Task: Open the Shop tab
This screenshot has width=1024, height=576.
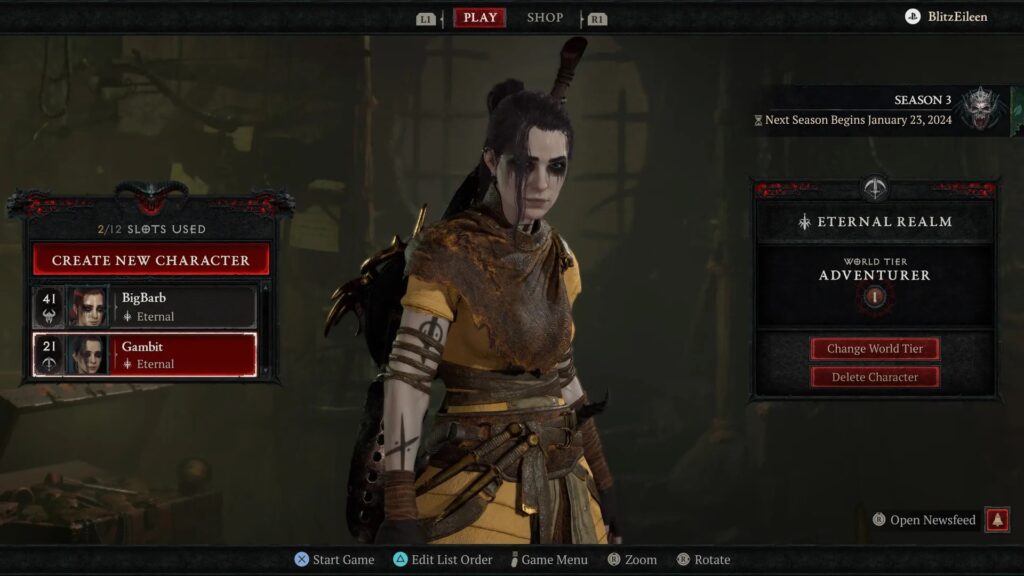Action: (x=545, y=18)
